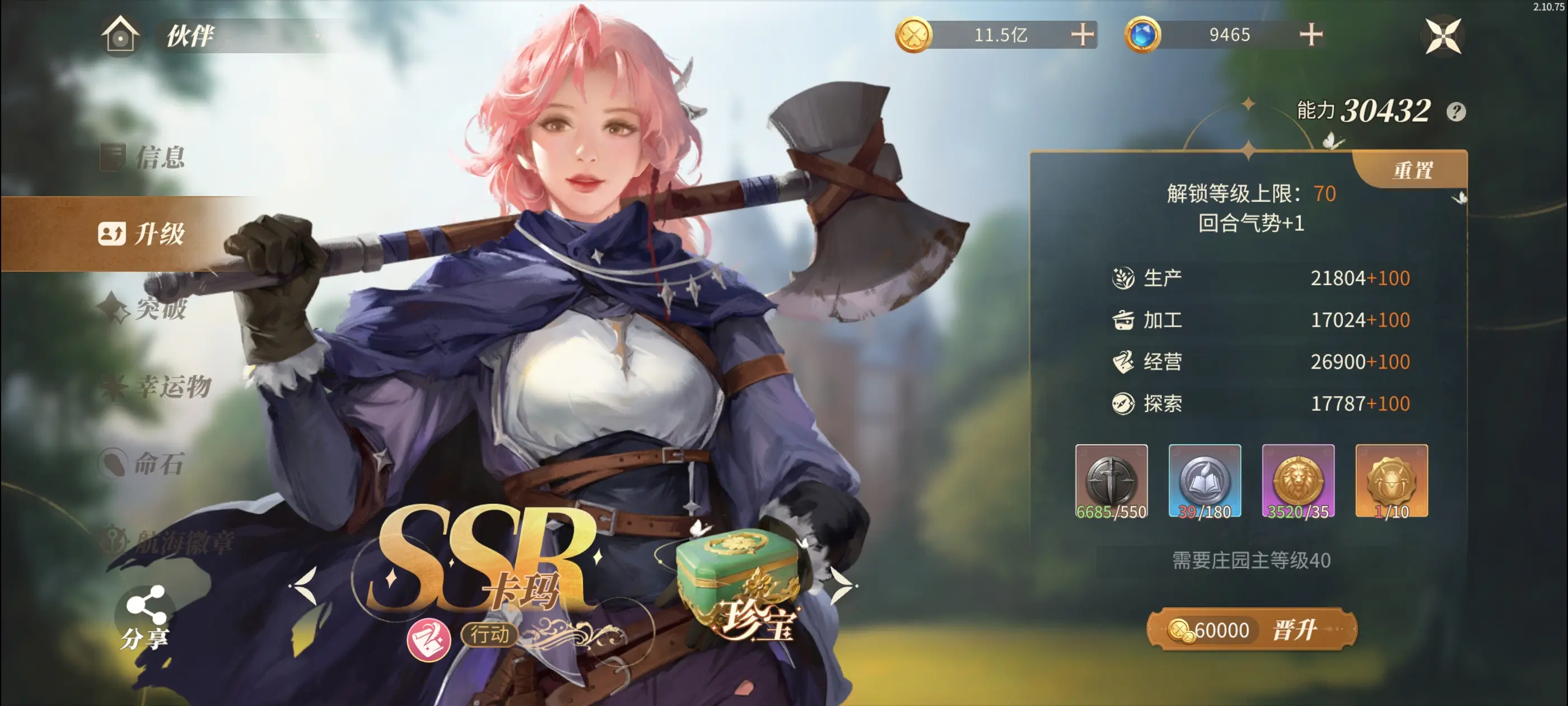The height and width of the screenshot is (706, 1568).
Task: Select the shield upgrade material icon
Action: pyautogui.click(x=1112, y=481)
